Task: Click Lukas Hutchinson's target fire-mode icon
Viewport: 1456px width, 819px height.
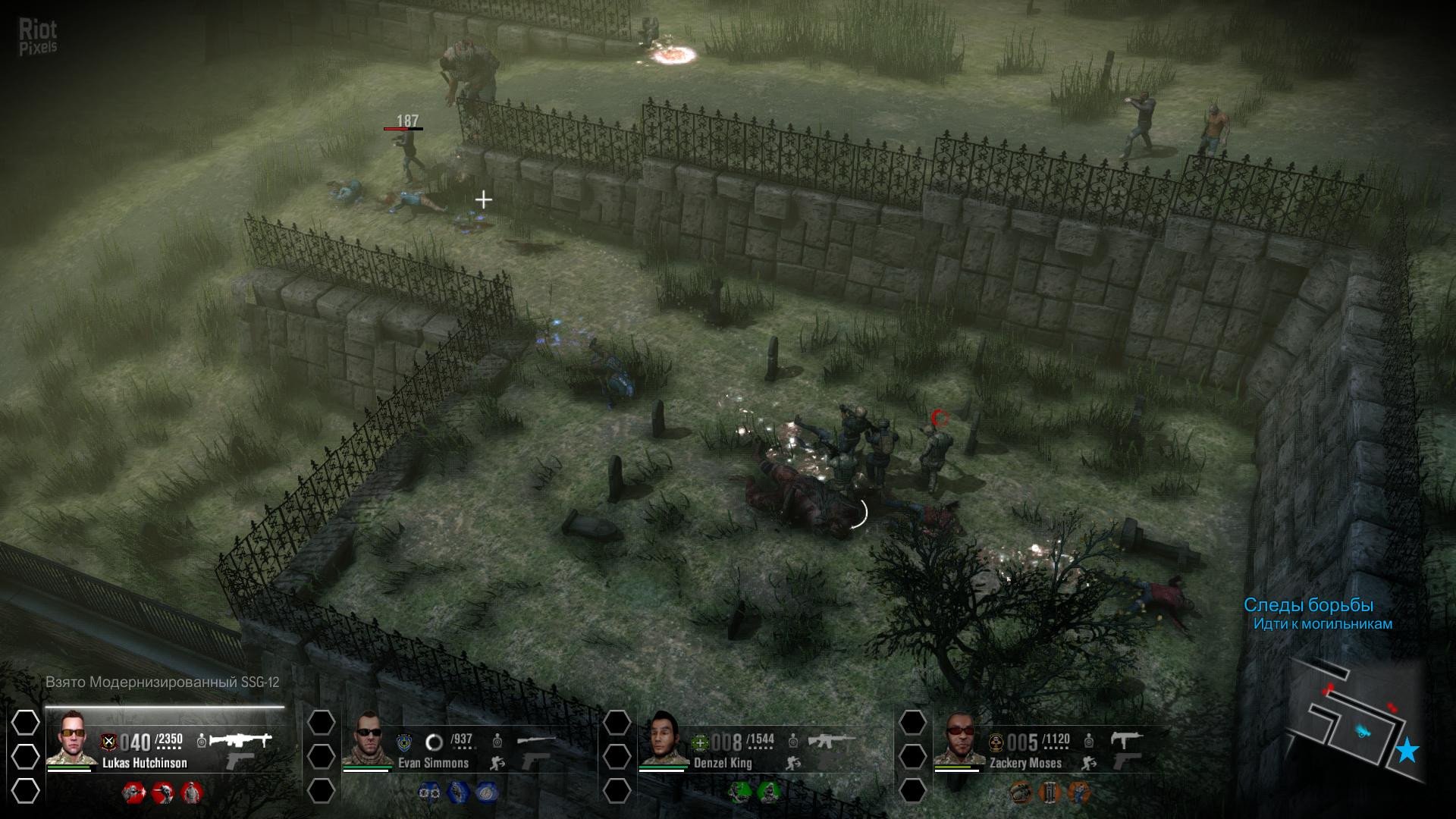Action: pos(202,740)
